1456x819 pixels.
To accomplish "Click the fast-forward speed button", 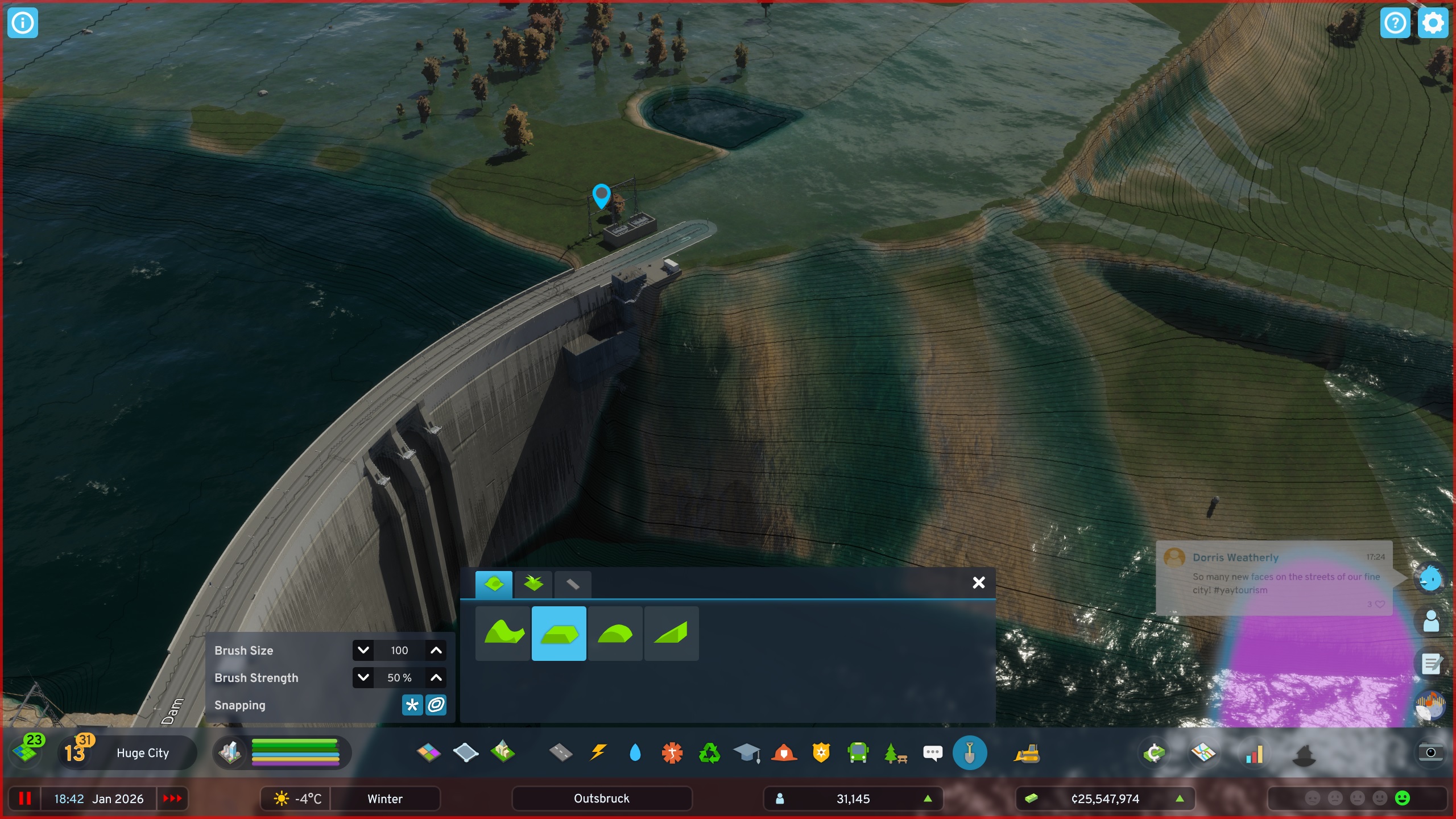I will [172, 799].
